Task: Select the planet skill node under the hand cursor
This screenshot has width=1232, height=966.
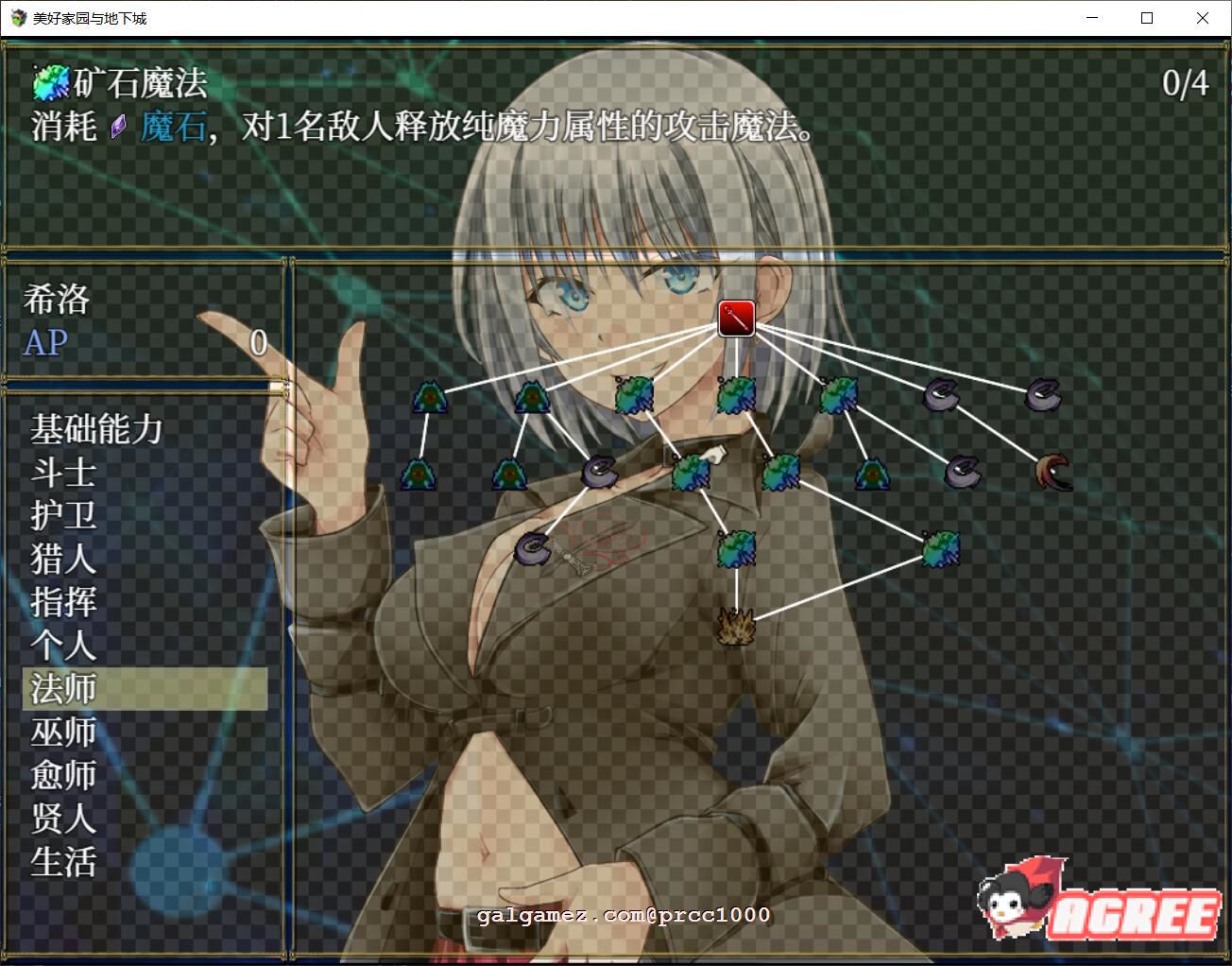Action: (x=693, y=474)
